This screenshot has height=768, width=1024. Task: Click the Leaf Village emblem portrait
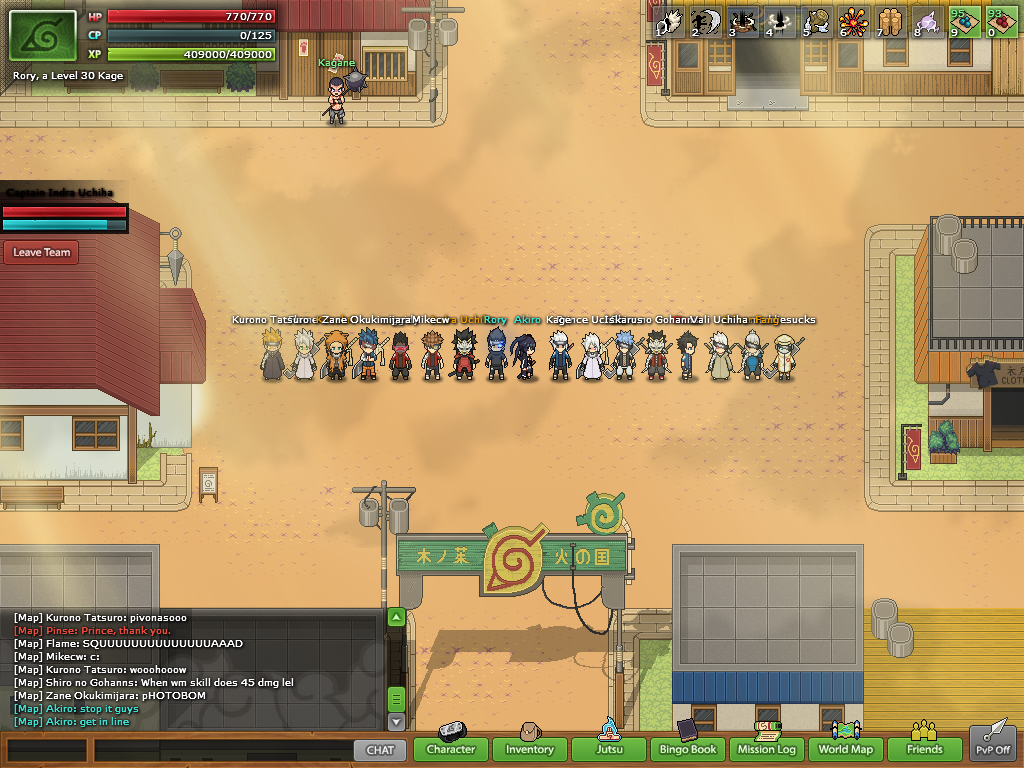pos(42,36)
